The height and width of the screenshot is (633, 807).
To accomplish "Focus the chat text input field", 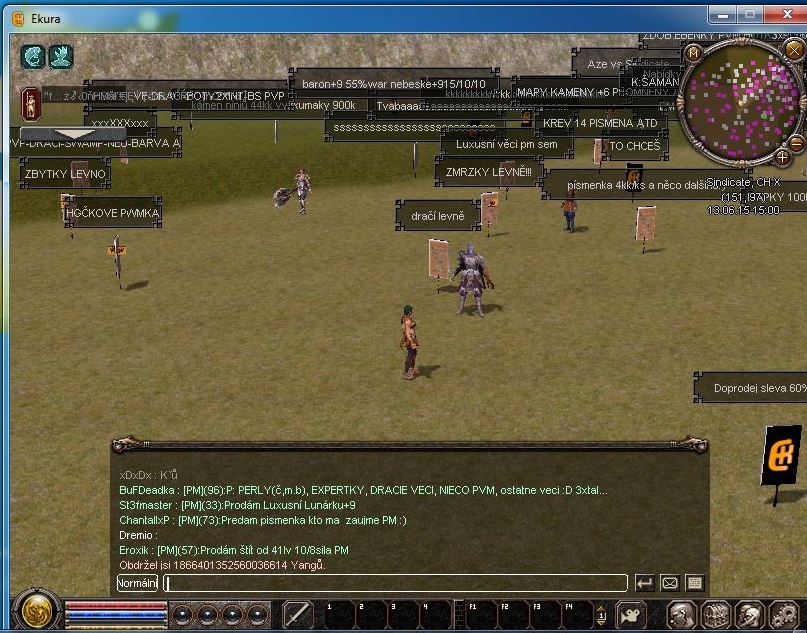I will (x=396, y=583).
